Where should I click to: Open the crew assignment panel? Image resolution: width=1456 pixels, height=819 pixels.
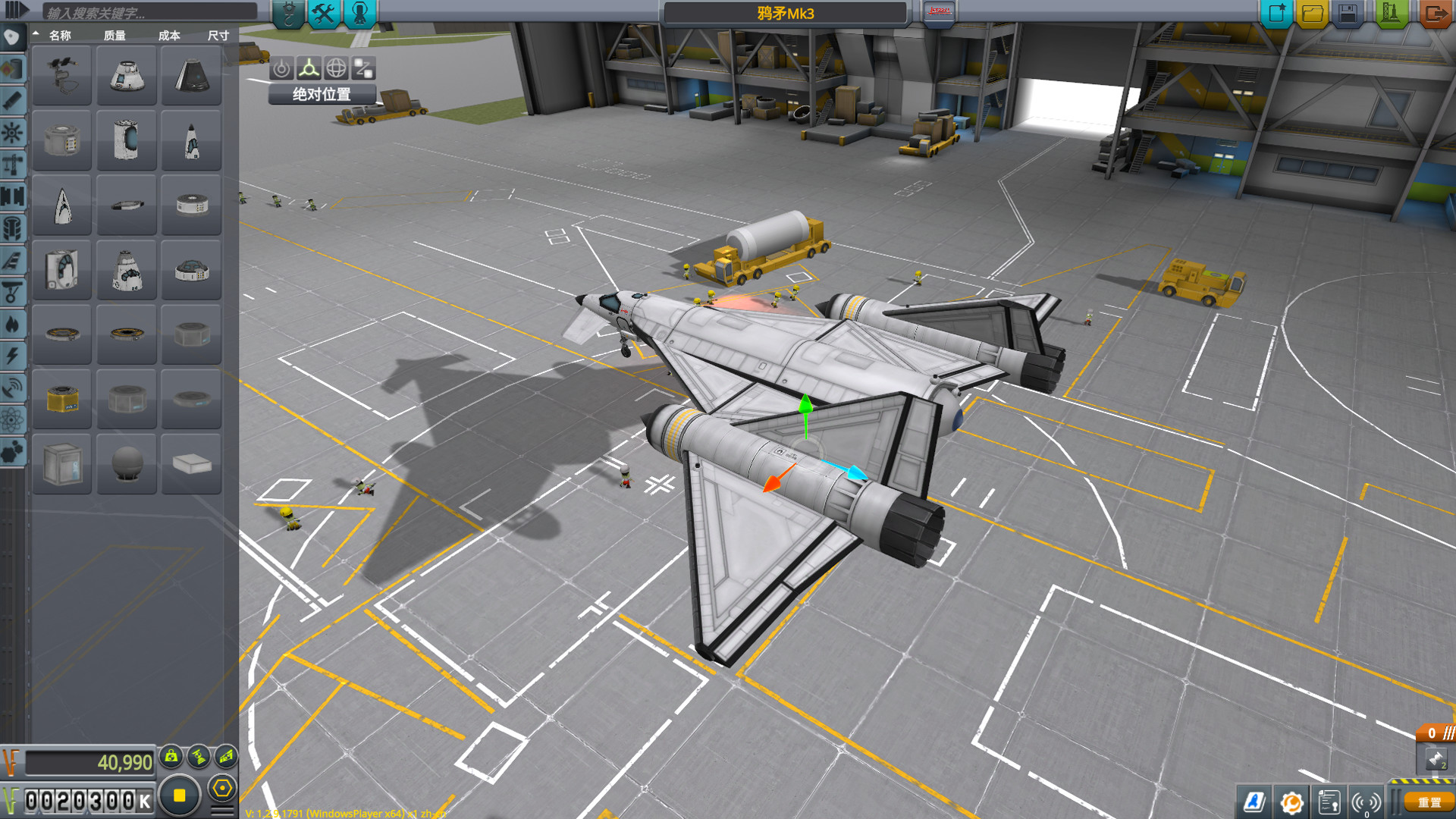[x=360, y=13]
